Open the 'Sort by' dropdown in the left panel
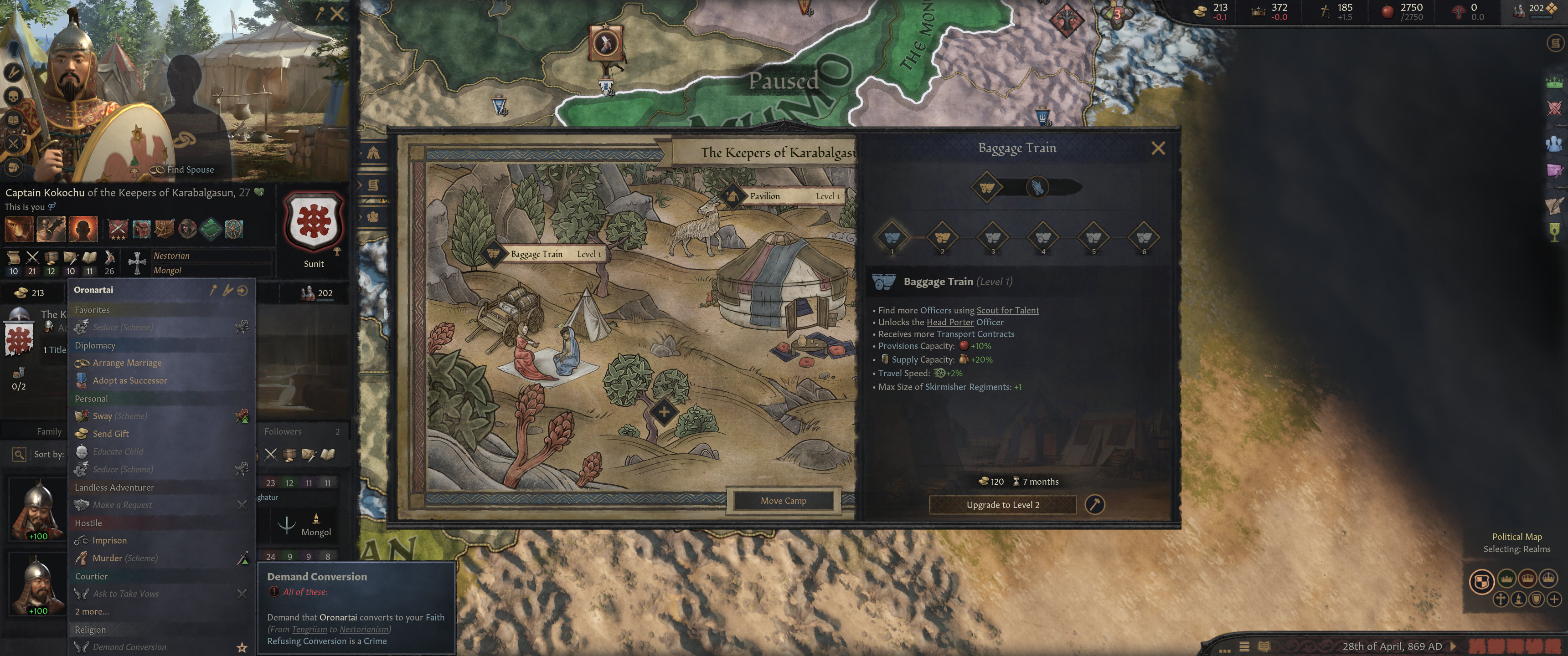This screenshot has height=656, width=1568. click(50, 455)
